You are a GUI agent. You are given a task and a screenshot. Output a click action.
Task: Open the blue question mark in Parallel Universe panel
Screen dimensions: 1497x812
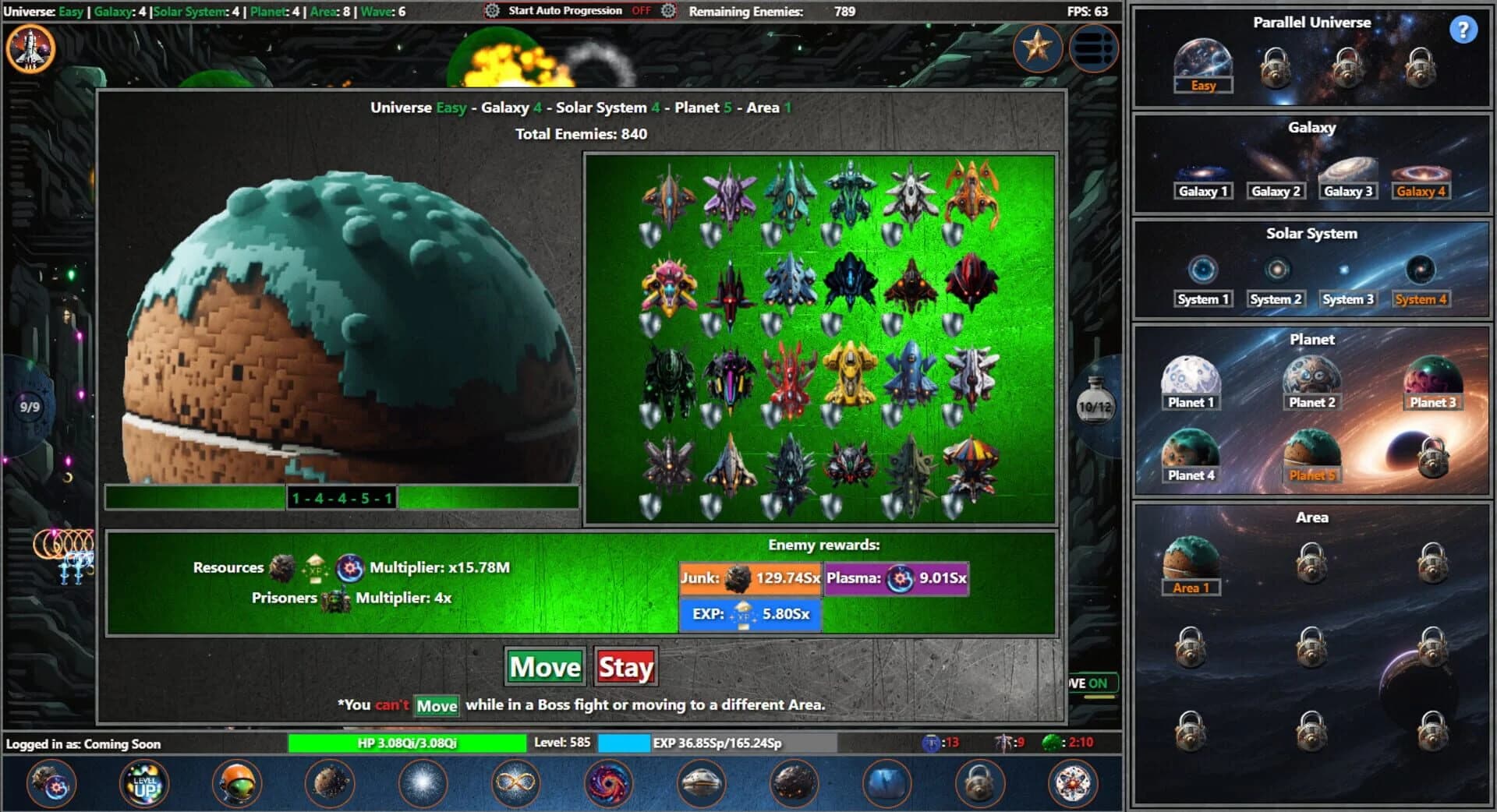tap(1464, 29)
